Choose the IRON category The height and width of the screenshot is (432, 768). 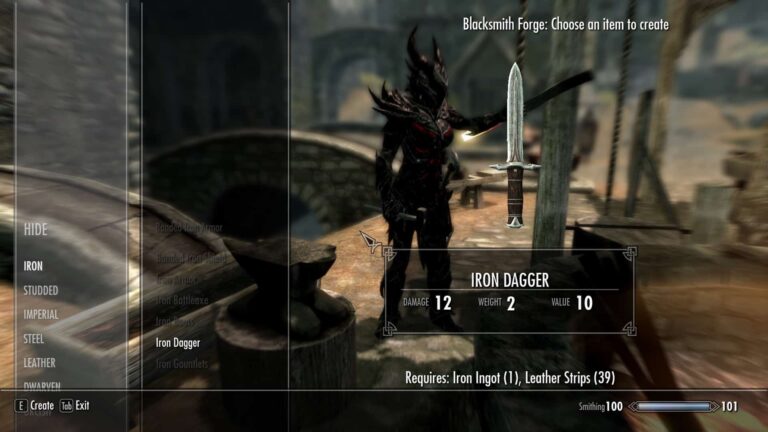click(x=34, y=267)
